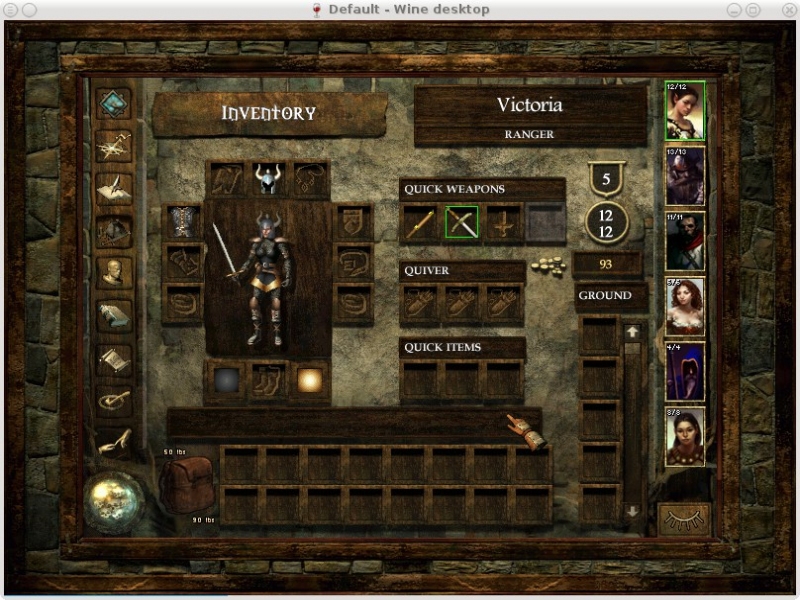Screen dimensions: 800x600
Task: Select the armored helmeted party member portrait
Action: click(685, 176)
